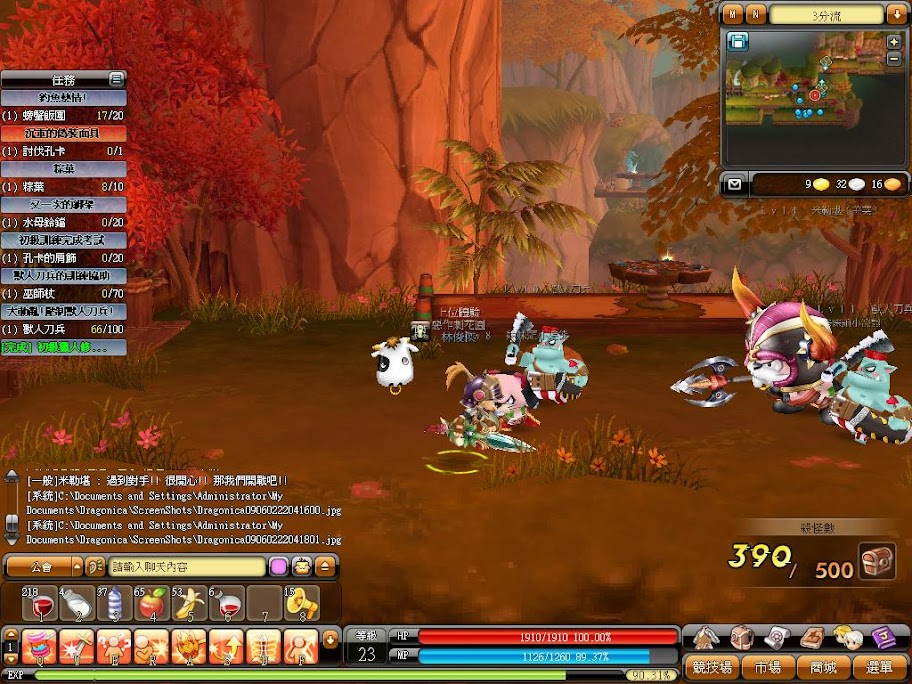Select the chat input field

185,567
